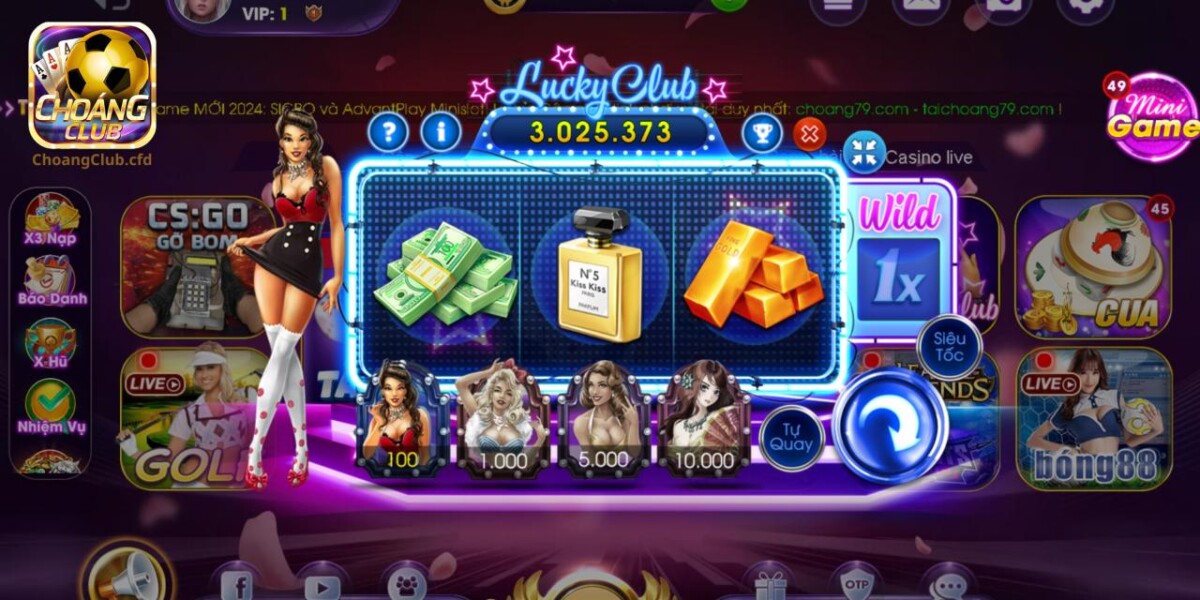Close the Lucky Club slot window
1200x600 pixels.
tap(809, 133)
